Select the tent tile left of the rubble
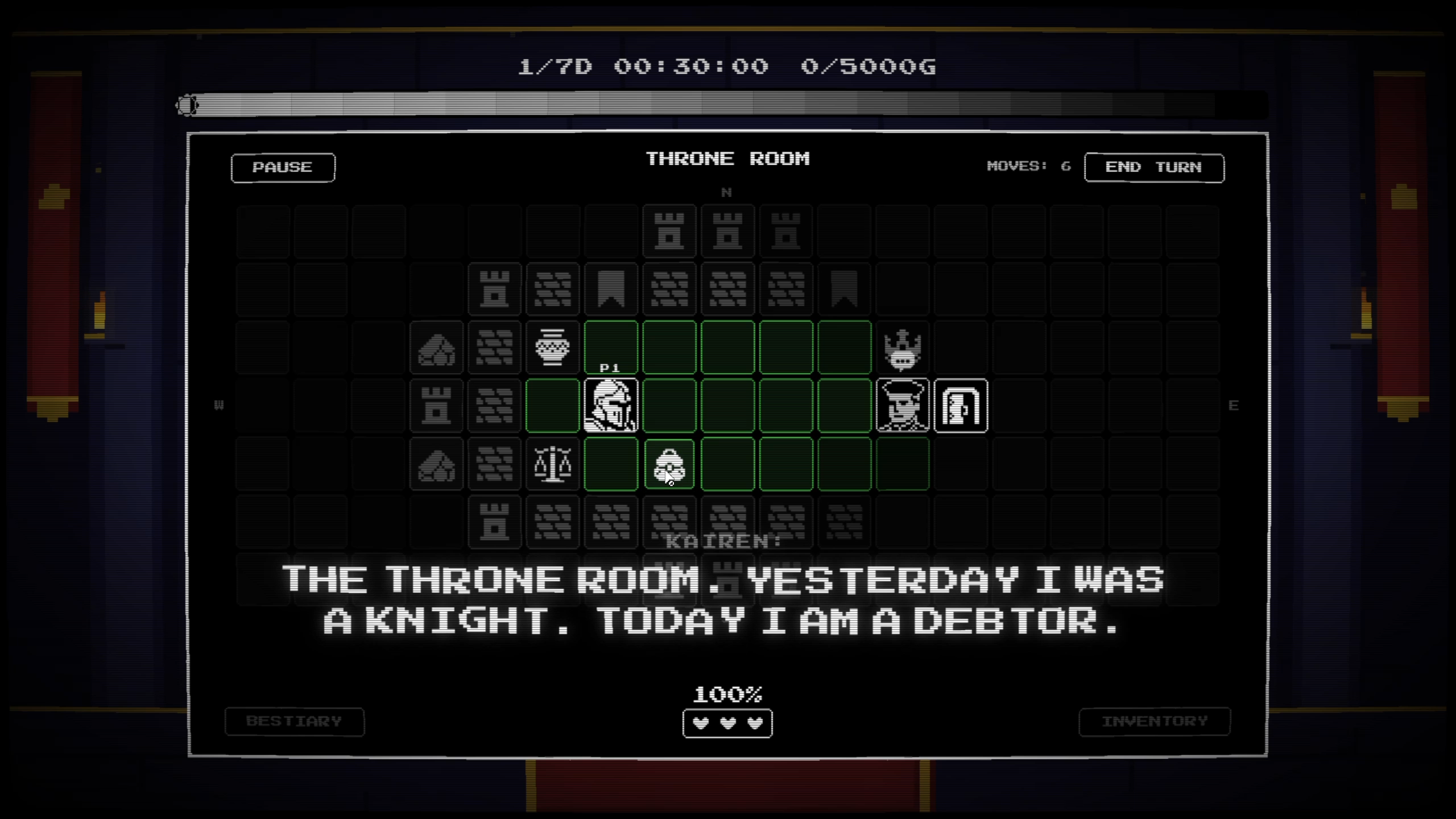Image resolution: width=1456 pixels, height=819 pixels. pos(436,348)
